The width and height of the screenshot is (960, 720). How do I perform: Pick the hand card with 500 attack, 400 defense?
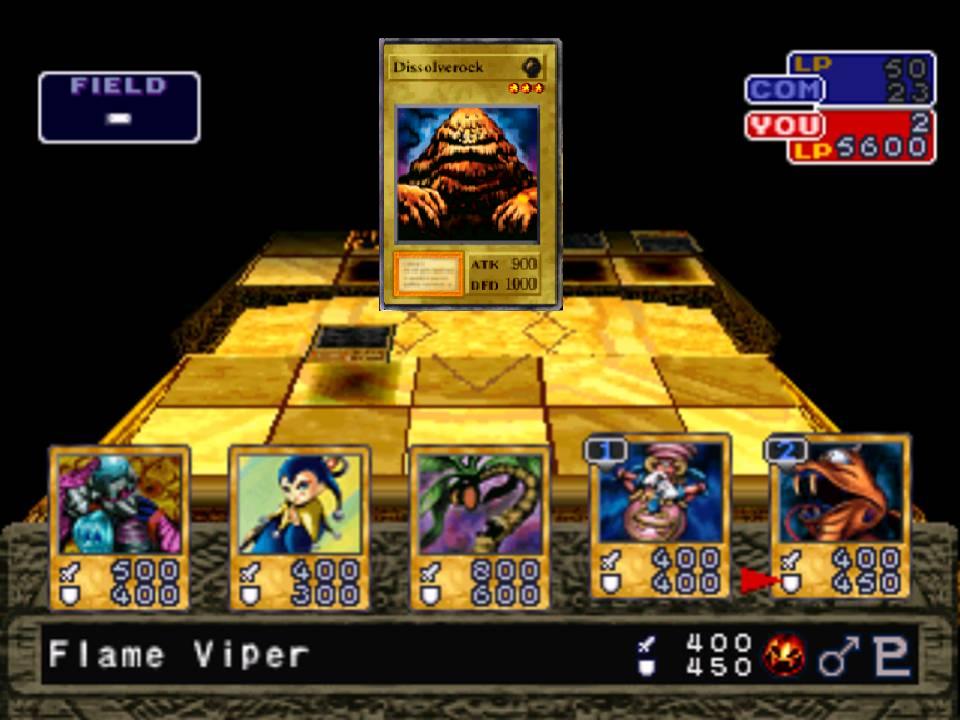120,527
